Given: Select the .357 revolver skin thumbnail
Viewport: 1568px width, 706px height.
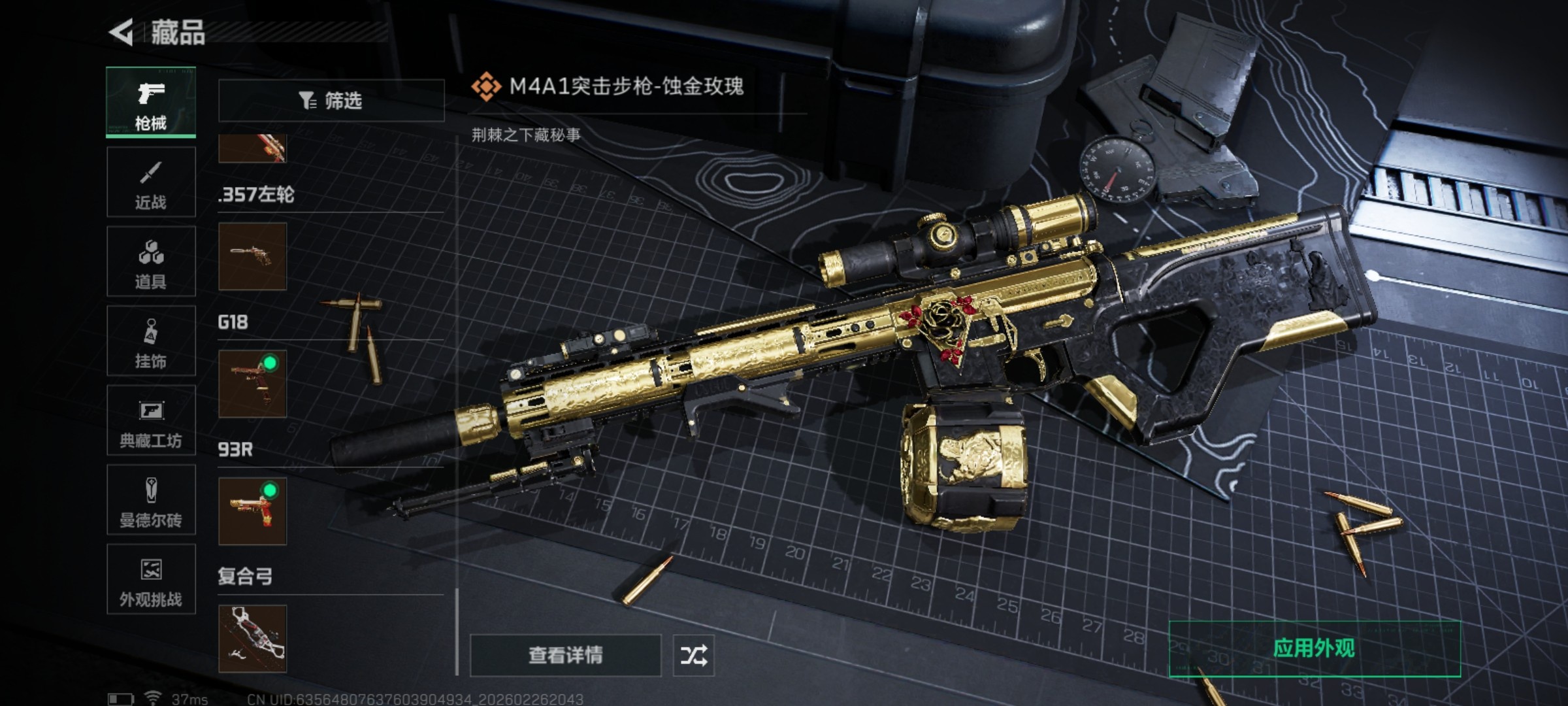Looking at the screenshot, I should click(252, 256).
